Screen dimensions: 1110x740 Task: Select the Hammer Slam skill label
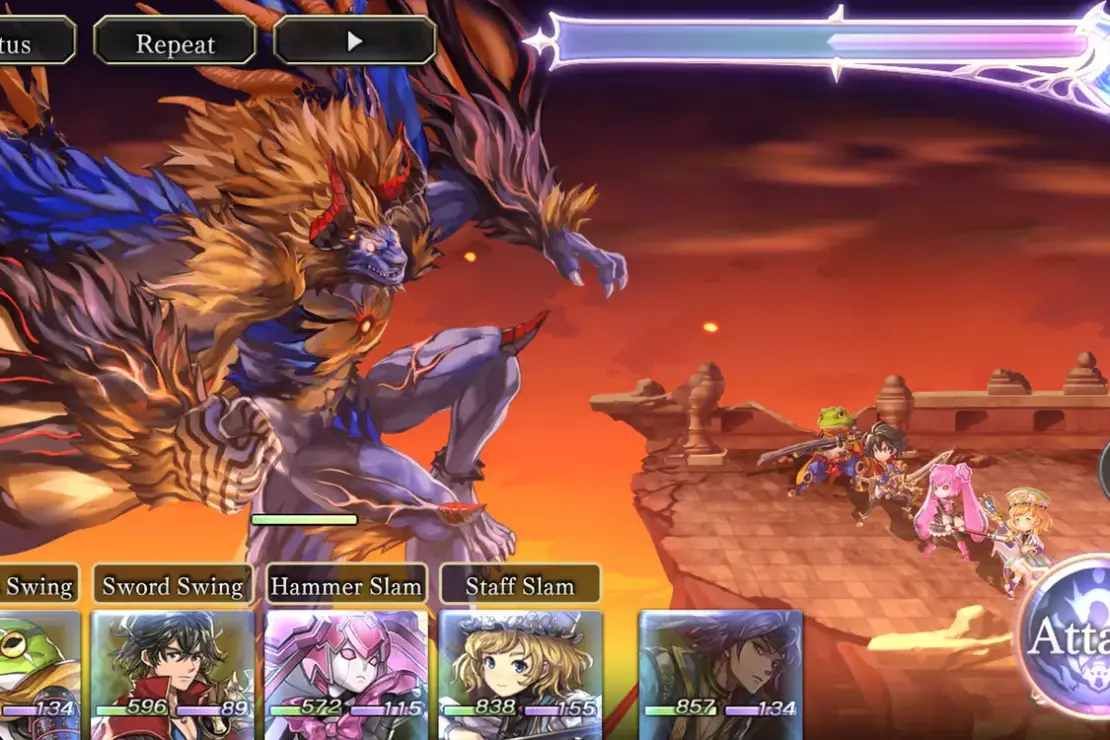tap(347, 586)
